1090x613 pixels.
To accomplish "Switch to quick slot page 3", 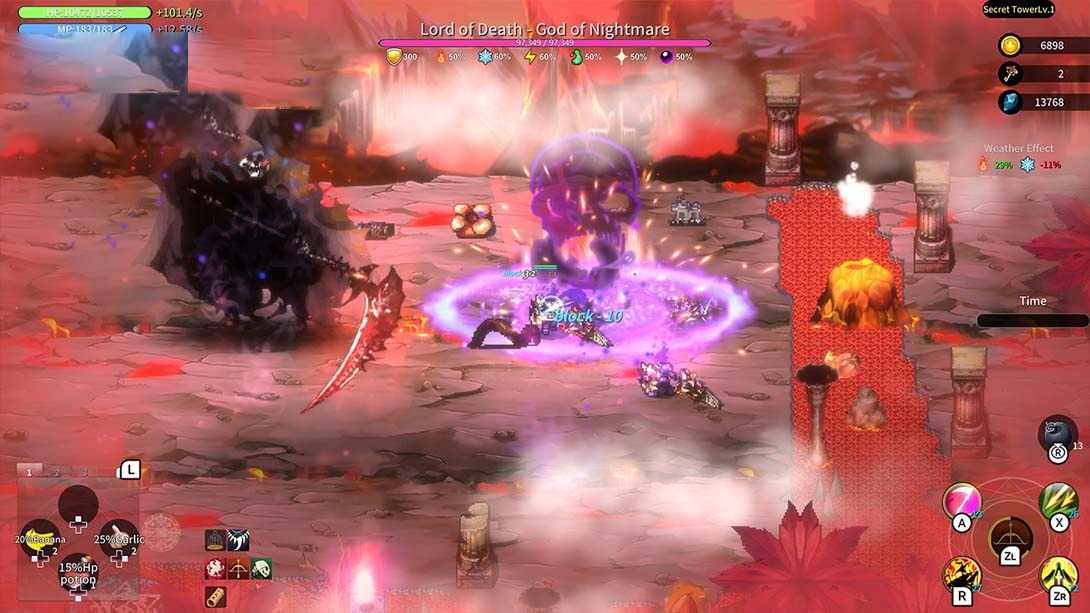I will [85, 472].
